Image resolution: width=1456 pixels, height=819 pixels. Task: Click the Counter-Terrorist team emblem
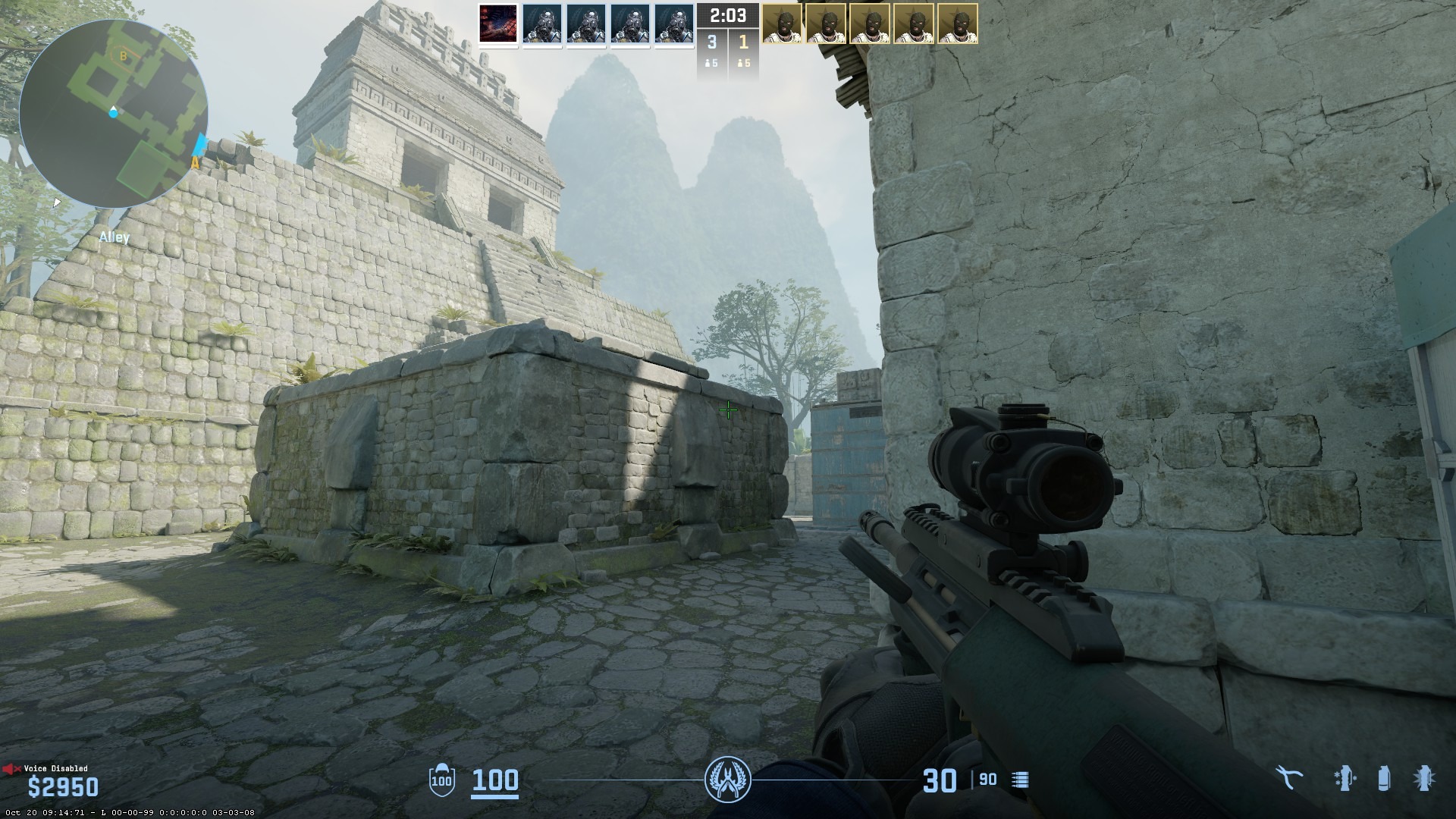(727, 779)
